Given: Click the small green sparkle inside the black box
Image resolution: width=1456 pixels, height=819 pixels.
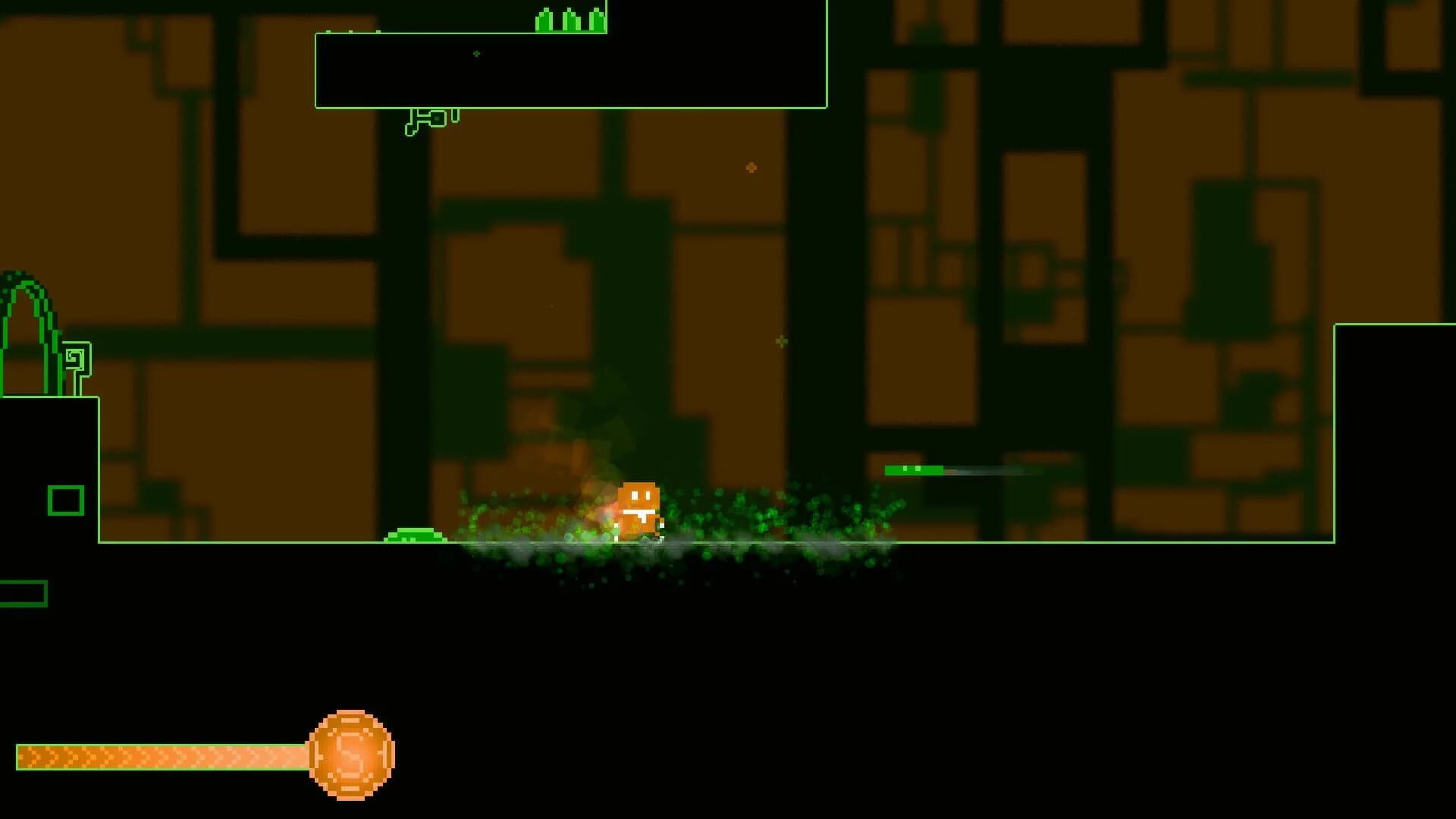Looking at the screenshot, I should 475,55.
